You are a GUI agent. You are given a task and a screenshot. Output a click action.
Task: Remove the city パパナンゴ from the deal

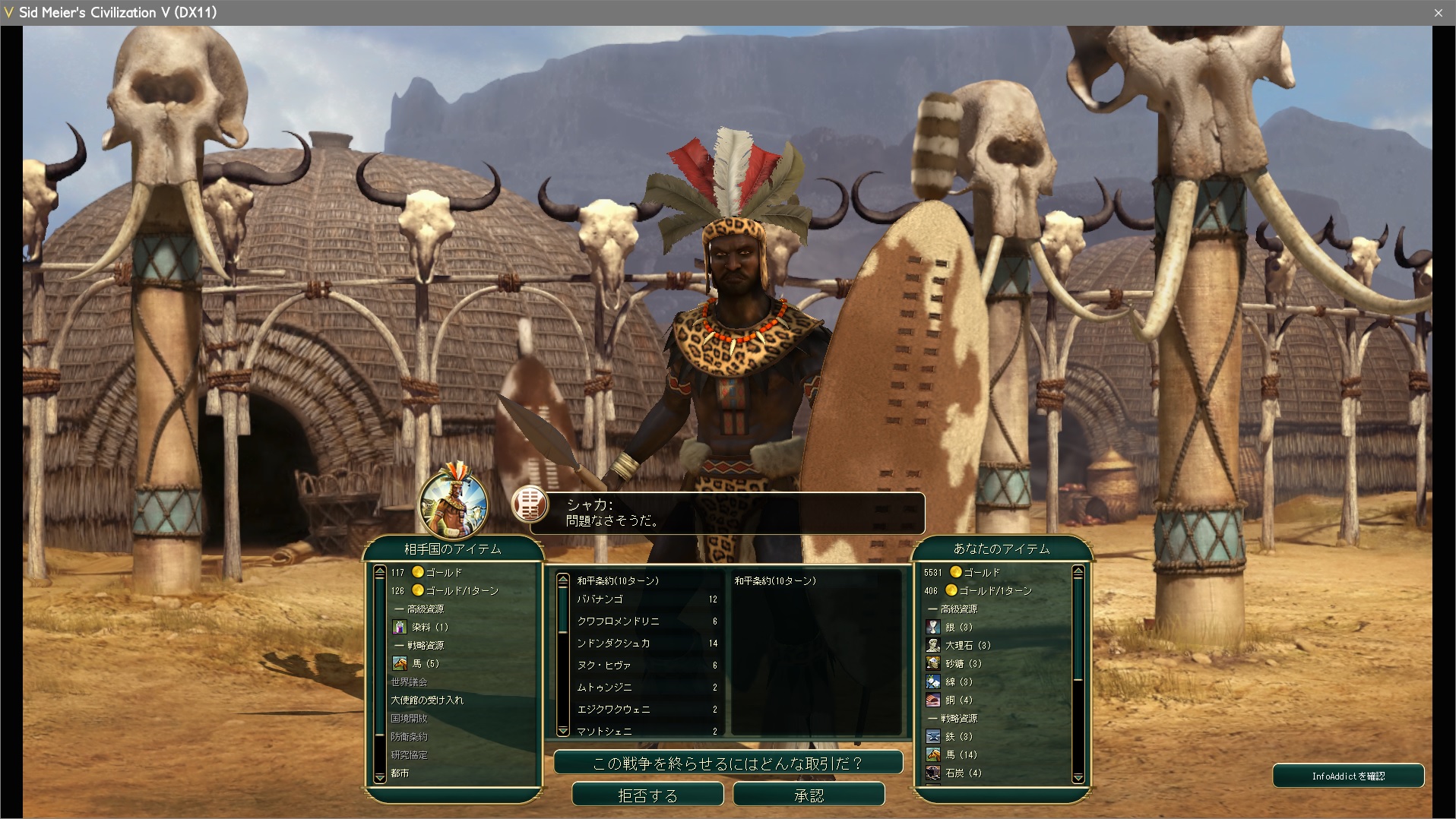(x=600, y=599)
